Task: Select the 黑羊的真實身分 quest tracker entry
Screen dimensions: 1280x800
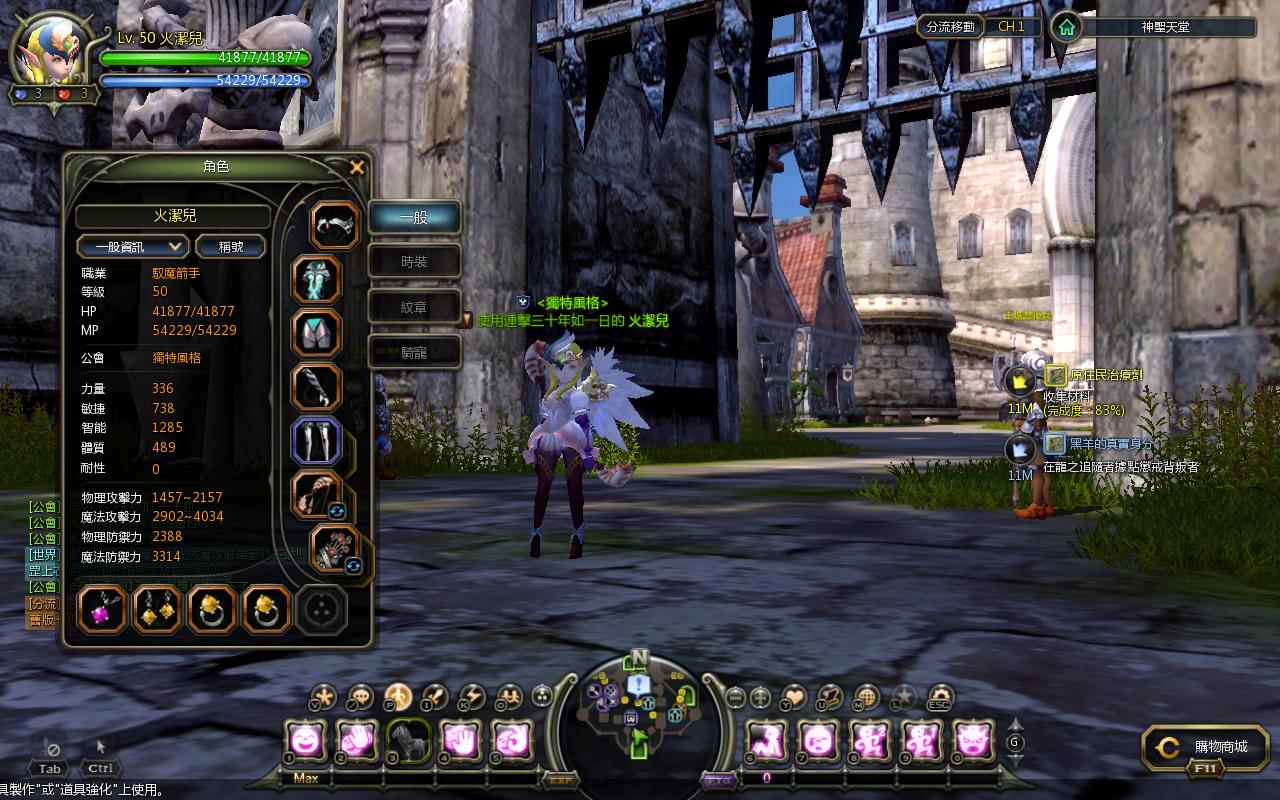Action: pos(1110,444)
